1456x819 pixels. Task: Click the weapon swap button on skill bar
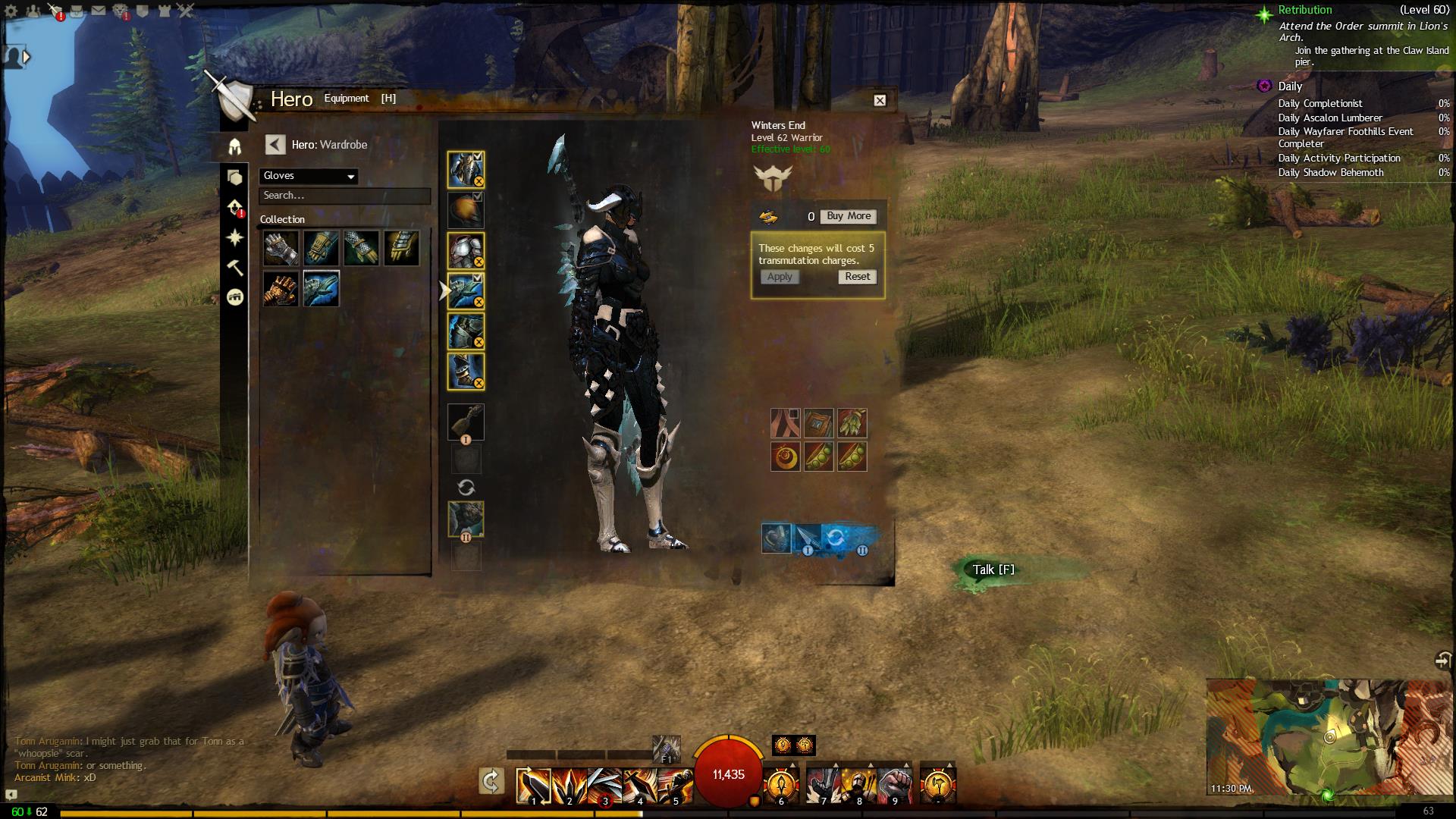point(491,781)
